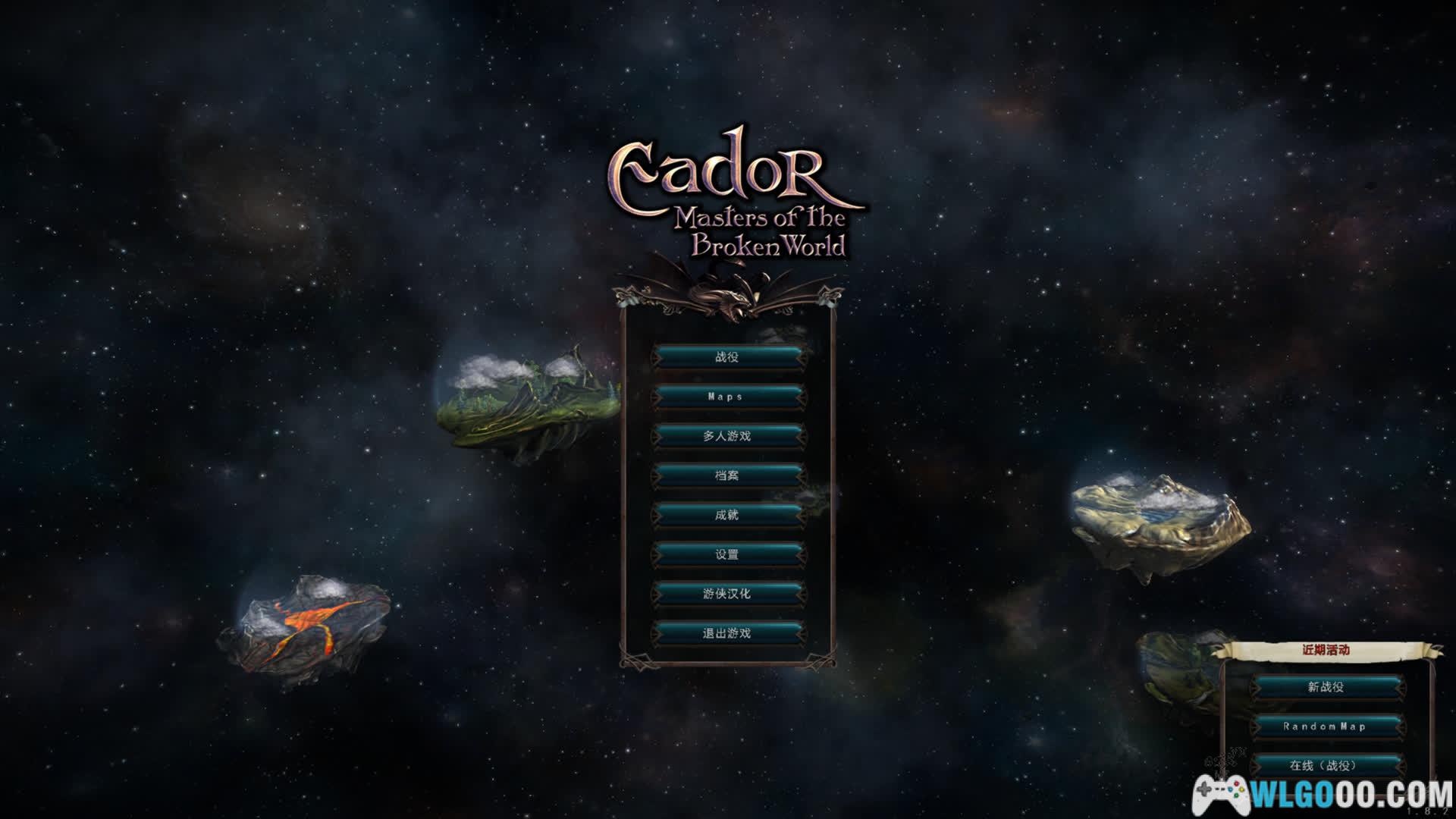Screen dimensions: 1456x819
Task: Launch a Random Map game
Action: (x=1326, y=726)
